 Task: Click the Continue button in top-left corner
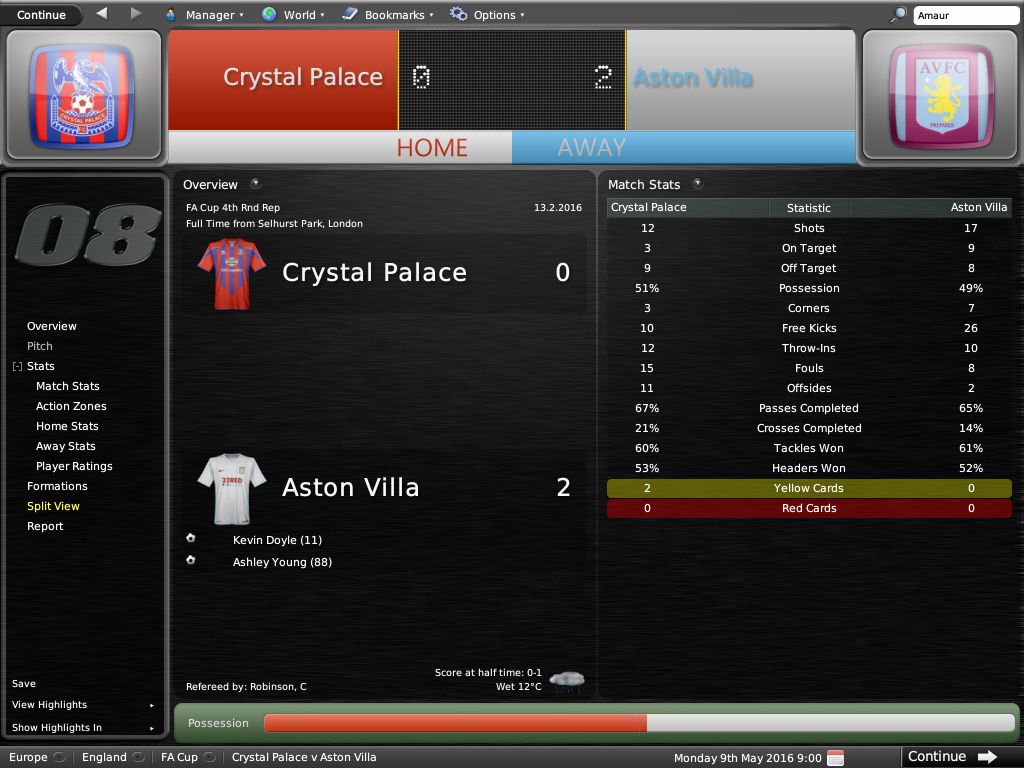pos(41,15)
